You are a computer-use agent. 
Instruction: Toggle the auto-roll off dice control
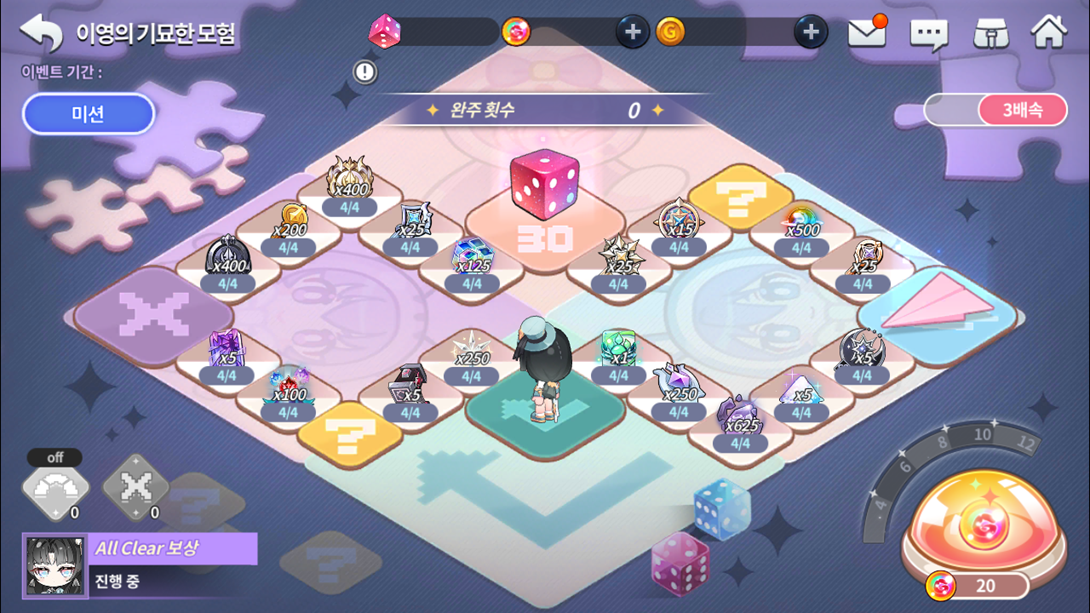pos(56,487)
